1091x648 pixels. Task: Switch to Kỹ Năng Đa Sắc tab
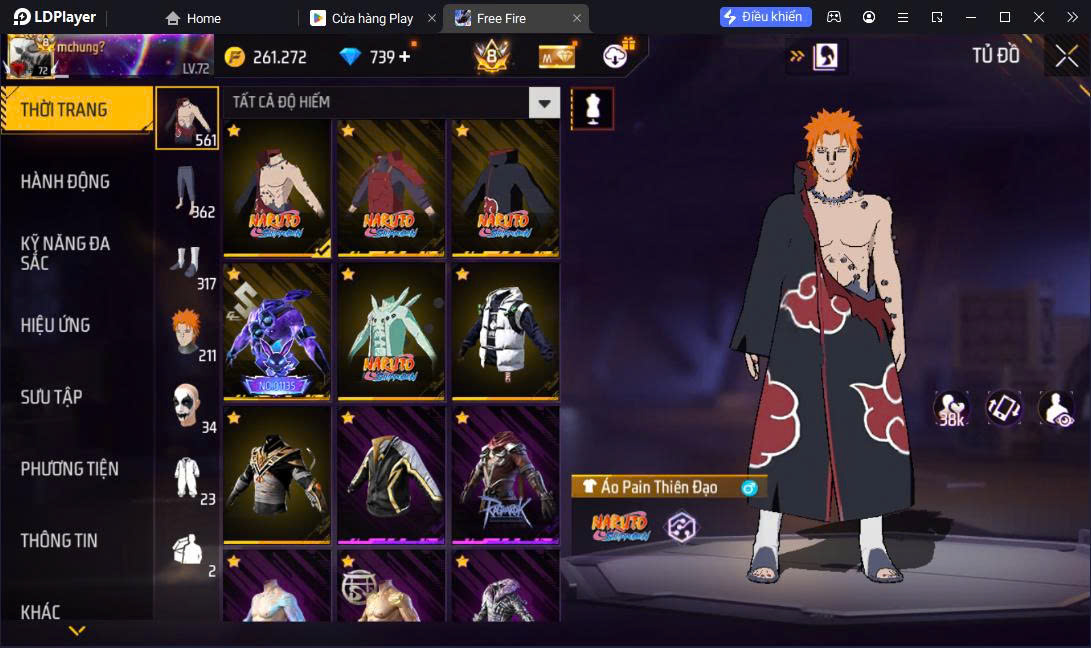66,253
